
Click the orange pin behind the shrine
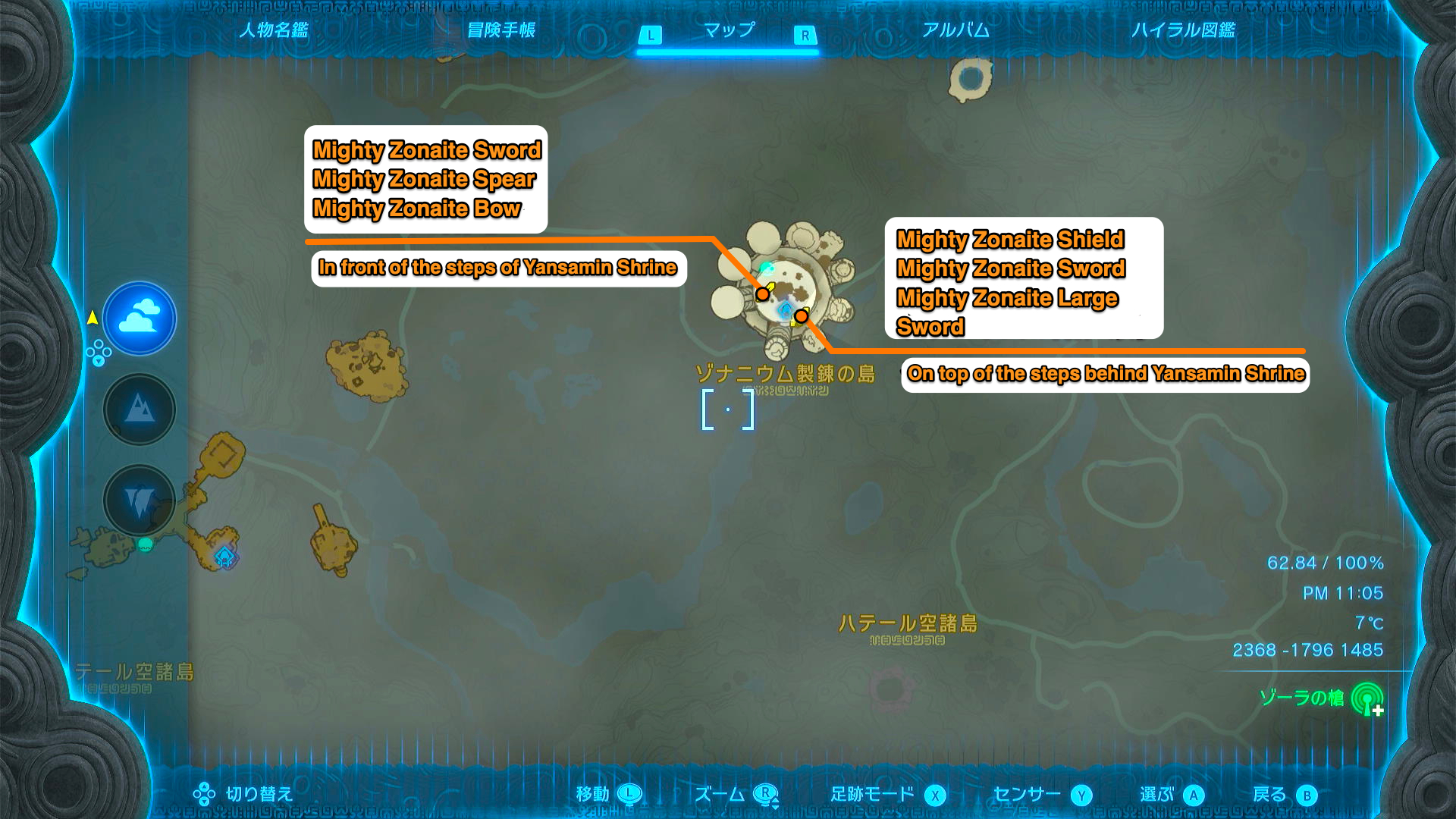click(x=802, y=316)
